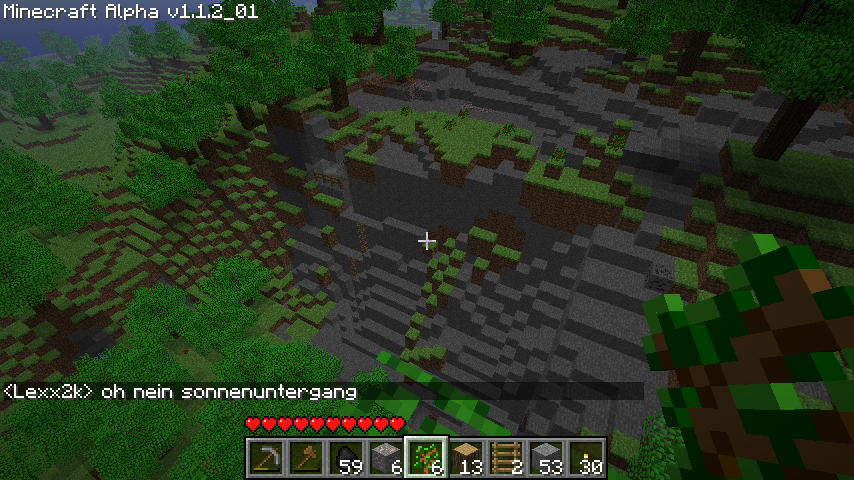Screen dimensions: 854x480
Task: Select the wooden axe hotbar slot
Action: pyautogui.click(x=306, y=458)
